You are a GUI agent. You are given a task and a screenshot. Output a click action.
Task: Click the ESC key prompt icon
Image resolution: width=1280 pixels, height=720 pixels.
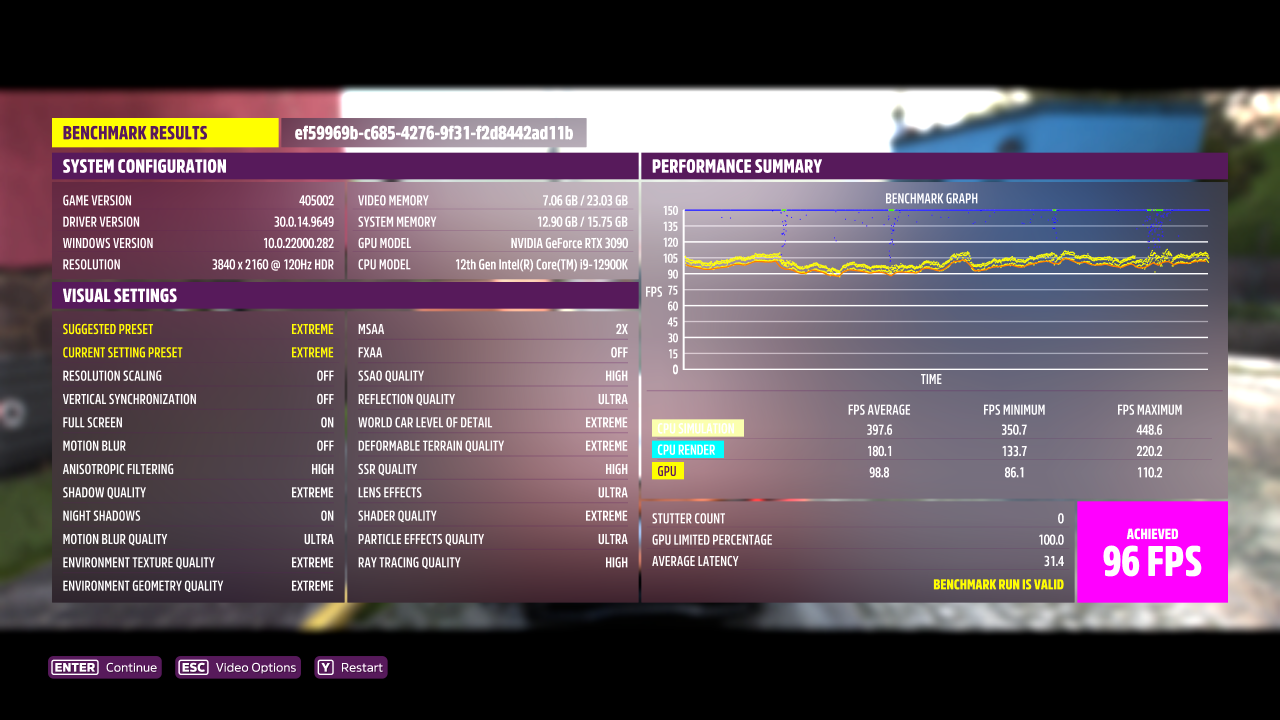pos(193,667)
